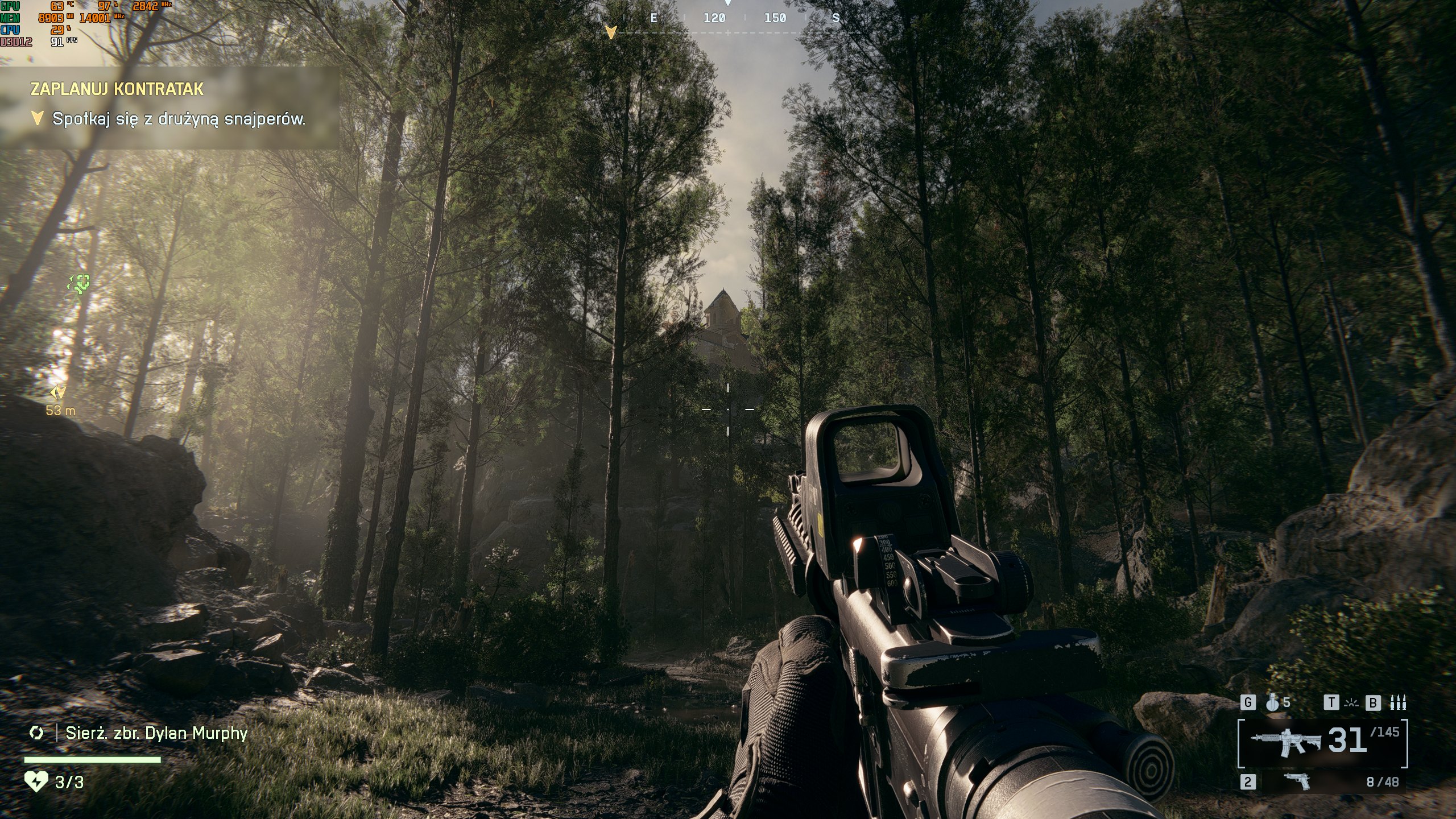The height and width of the screenshot is (819, 1456).
Task: Activate the weapon flashlight icon
Action: [x=1350, y=703]
